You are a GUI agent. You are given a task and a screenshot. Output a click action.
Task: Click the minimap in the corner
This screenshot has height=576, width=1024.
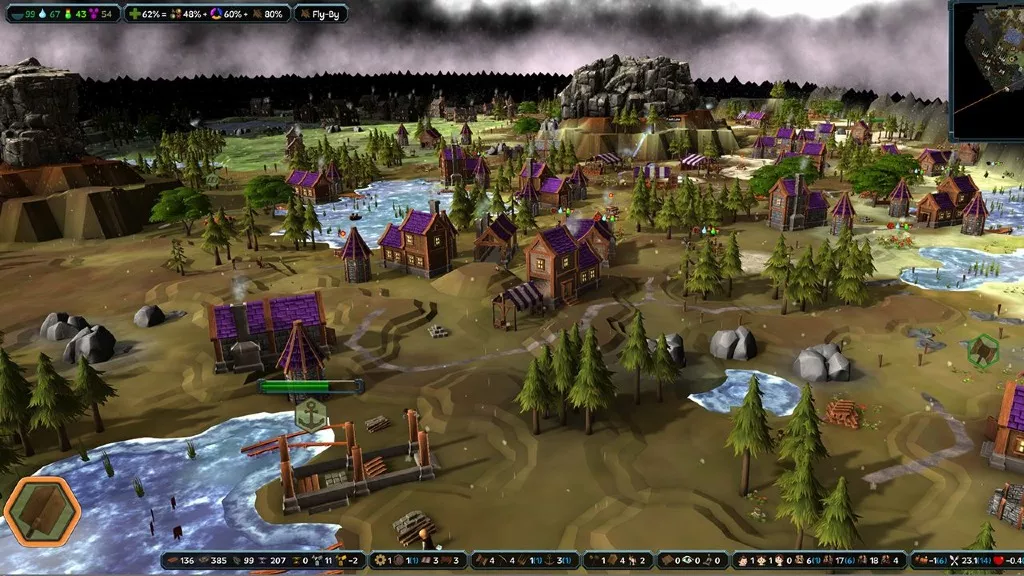point(987,69)
